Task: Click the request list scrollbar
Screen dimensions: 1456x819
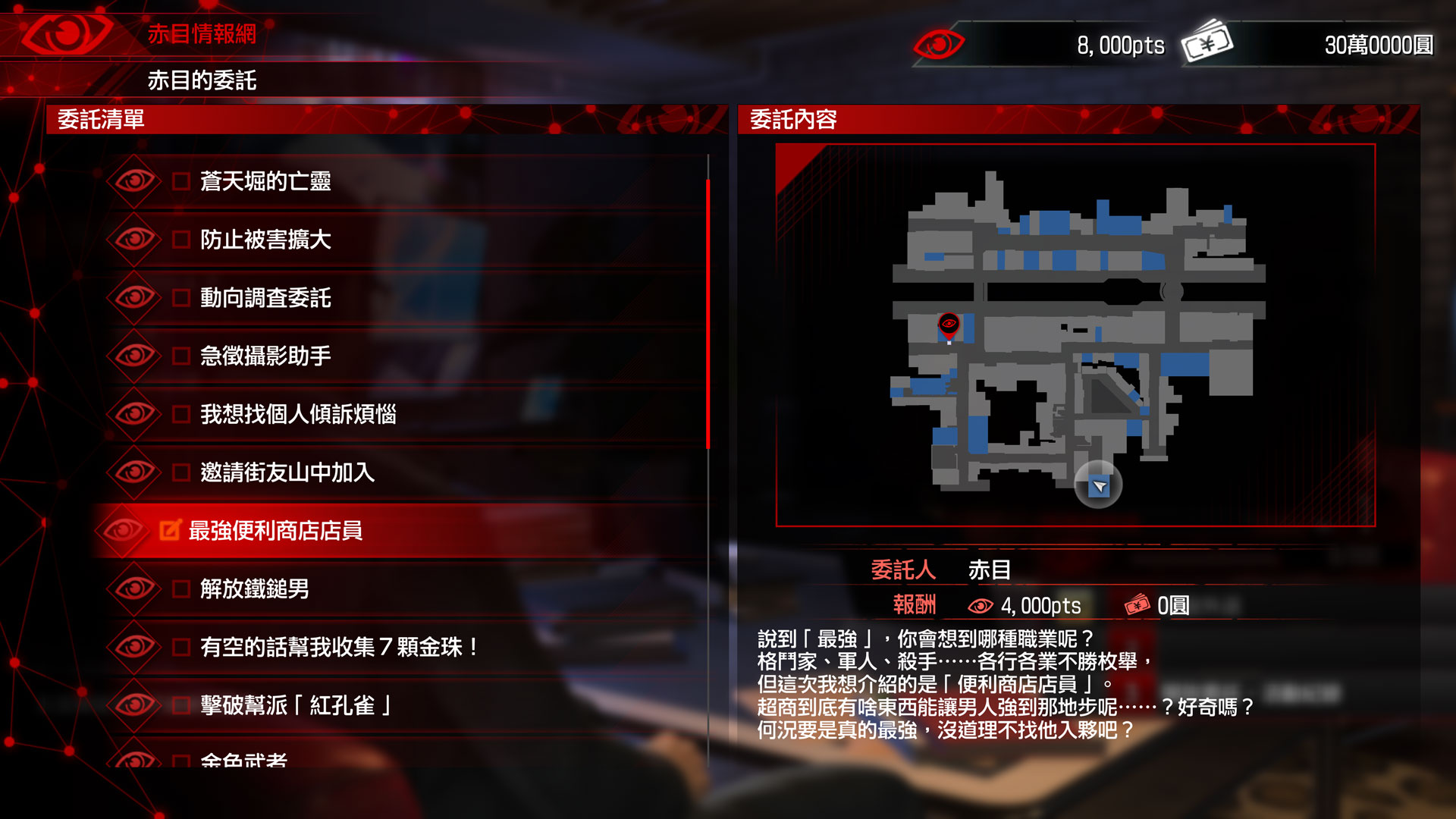Action: (x=708, y=314)
